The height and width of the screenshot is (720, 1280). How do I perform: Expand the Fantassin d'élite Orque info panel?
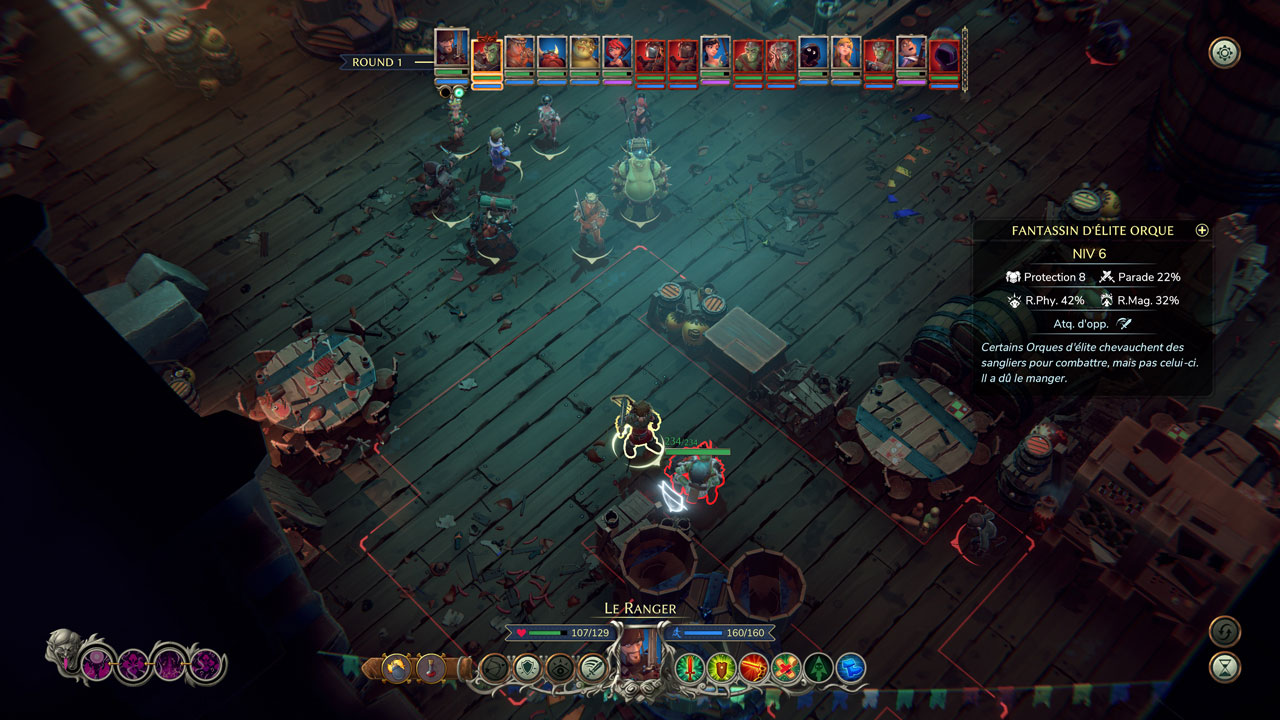click(x=1202, y=230)
